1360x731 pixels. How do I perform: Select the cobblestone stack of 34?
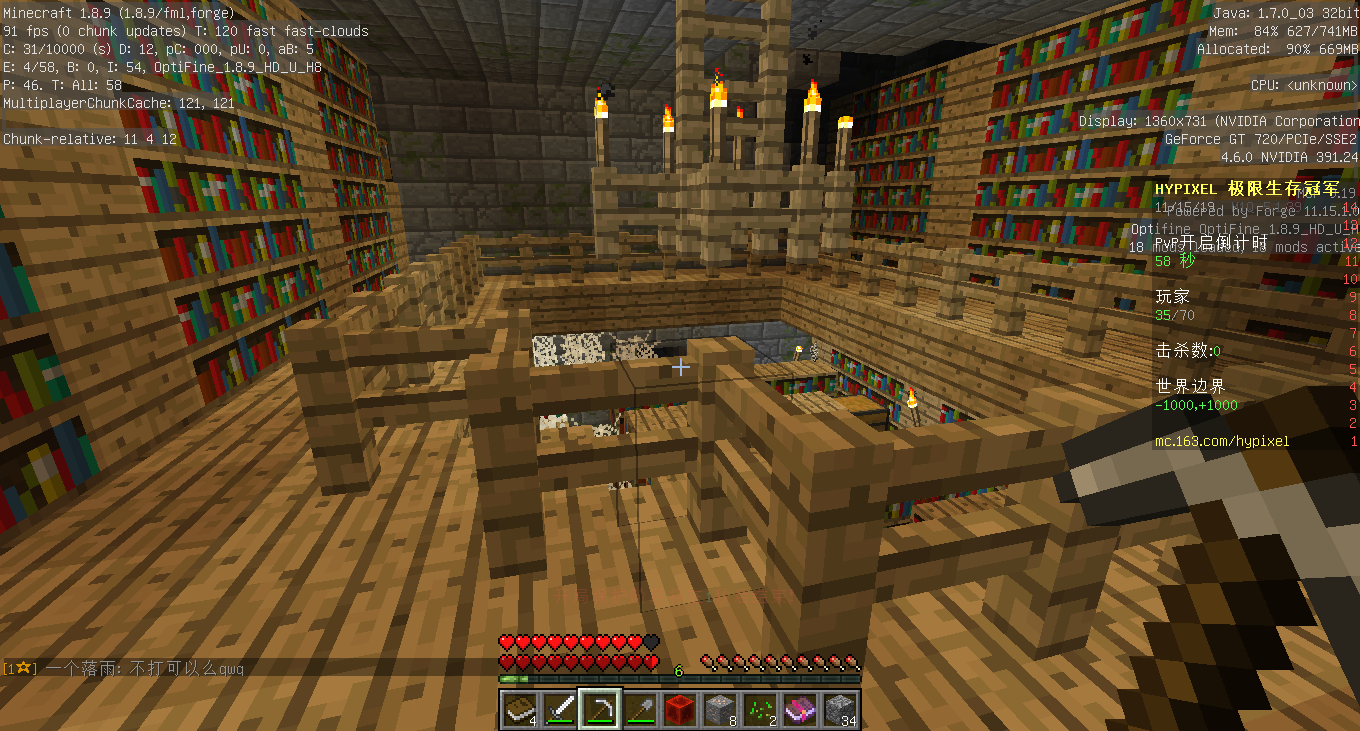point(840,709)
